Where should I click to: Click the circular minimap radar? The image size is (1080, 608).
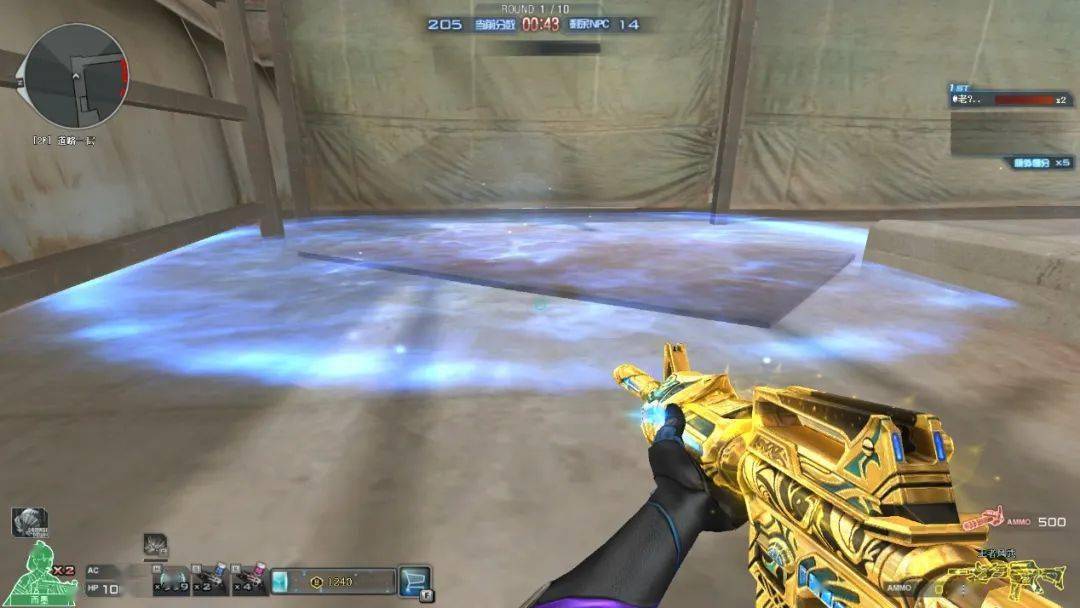point(76,74)
